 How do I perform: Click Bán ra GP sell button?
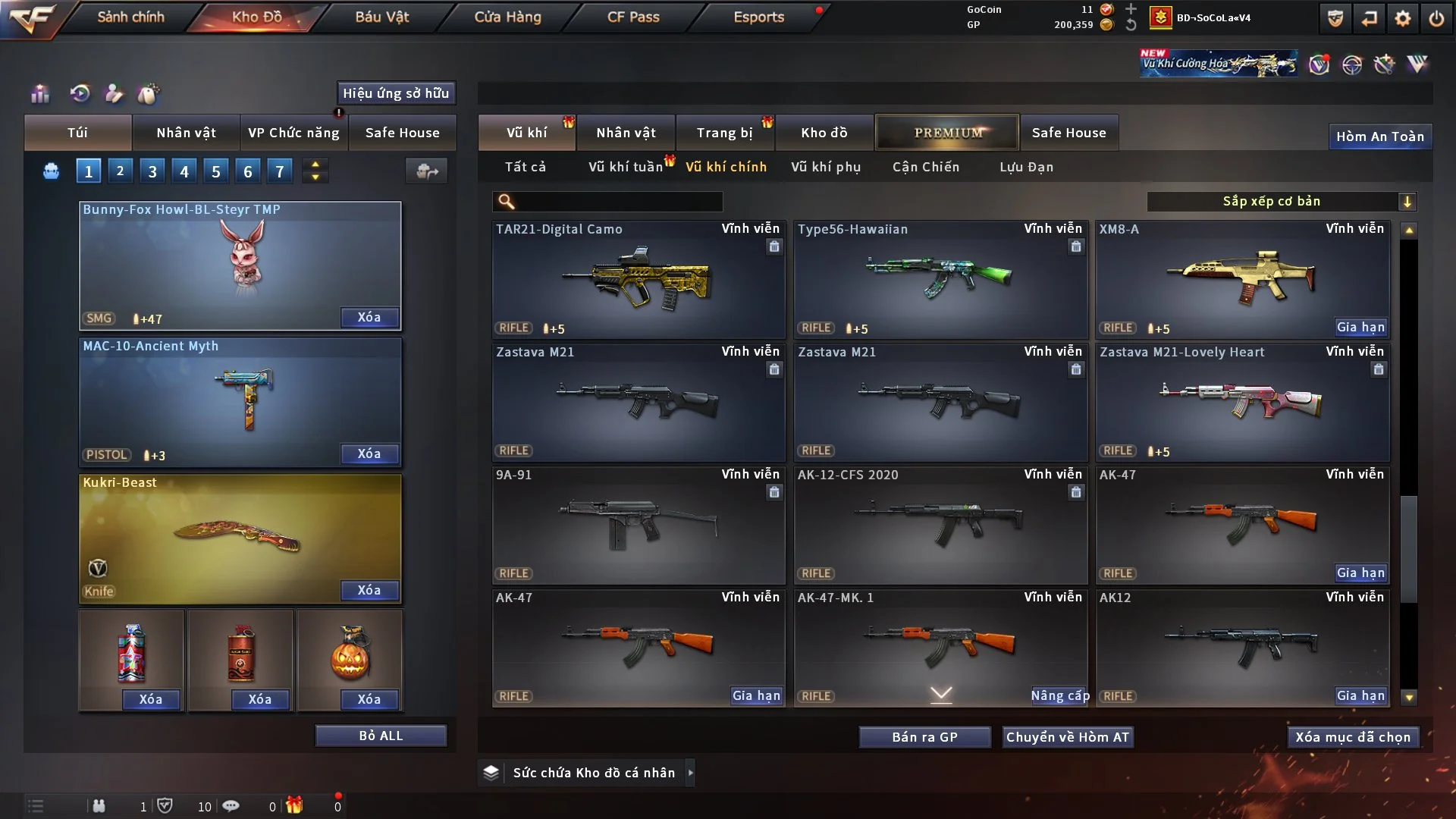tap(924, 737)
